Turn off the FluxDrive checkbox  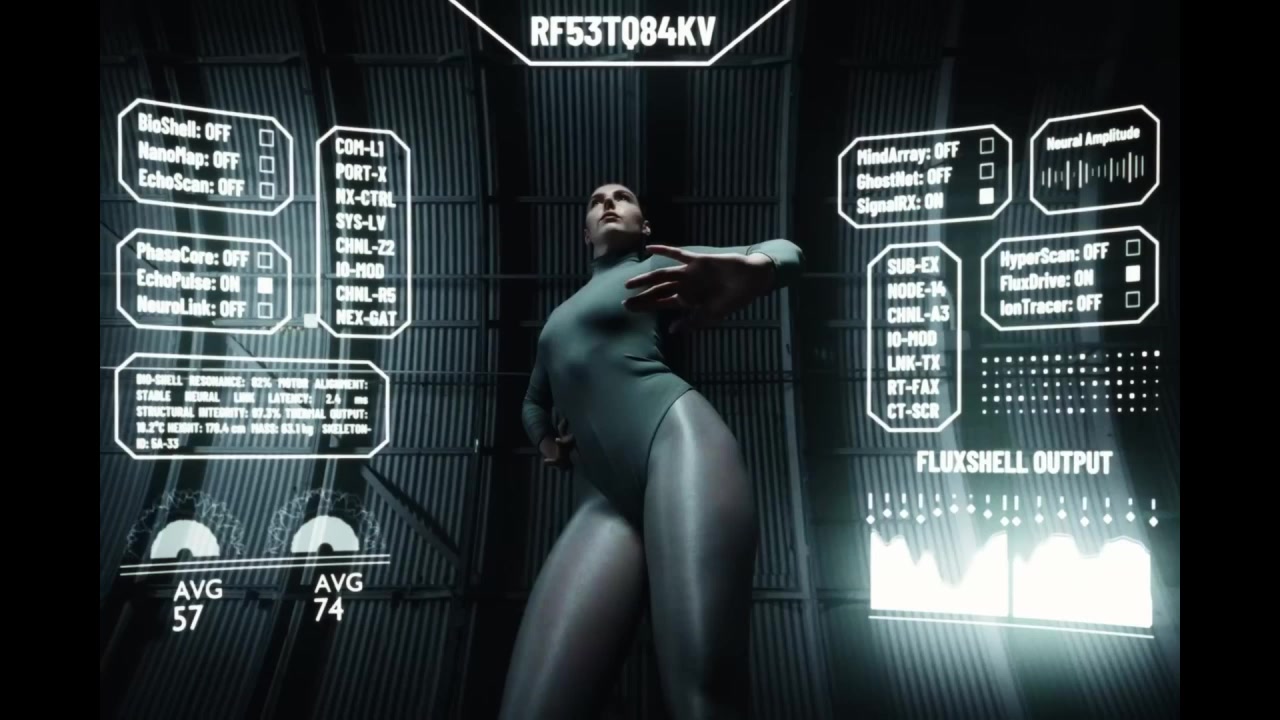(x=1133, y=273)
